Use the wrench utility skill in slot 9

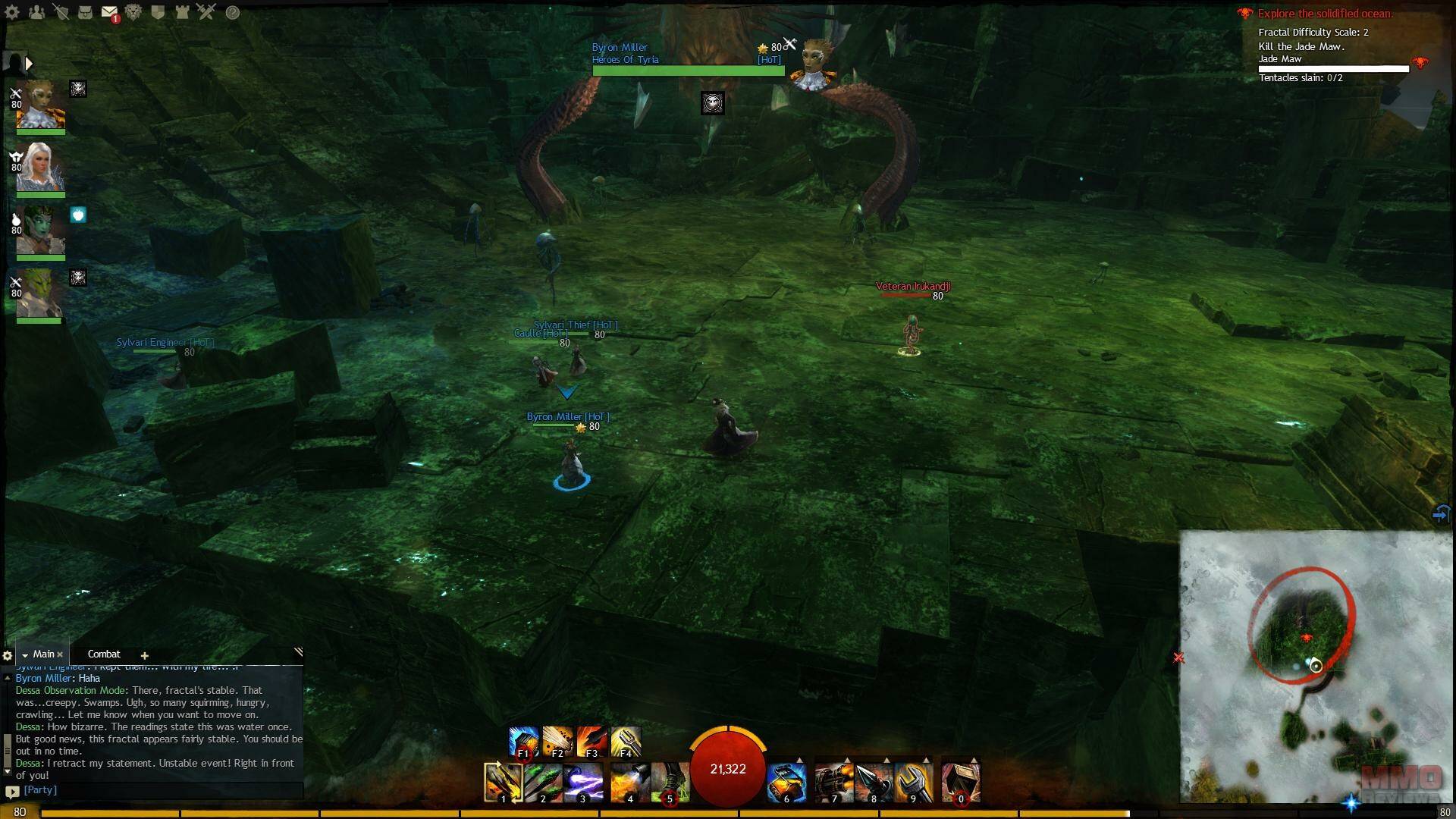click(913, 782)
